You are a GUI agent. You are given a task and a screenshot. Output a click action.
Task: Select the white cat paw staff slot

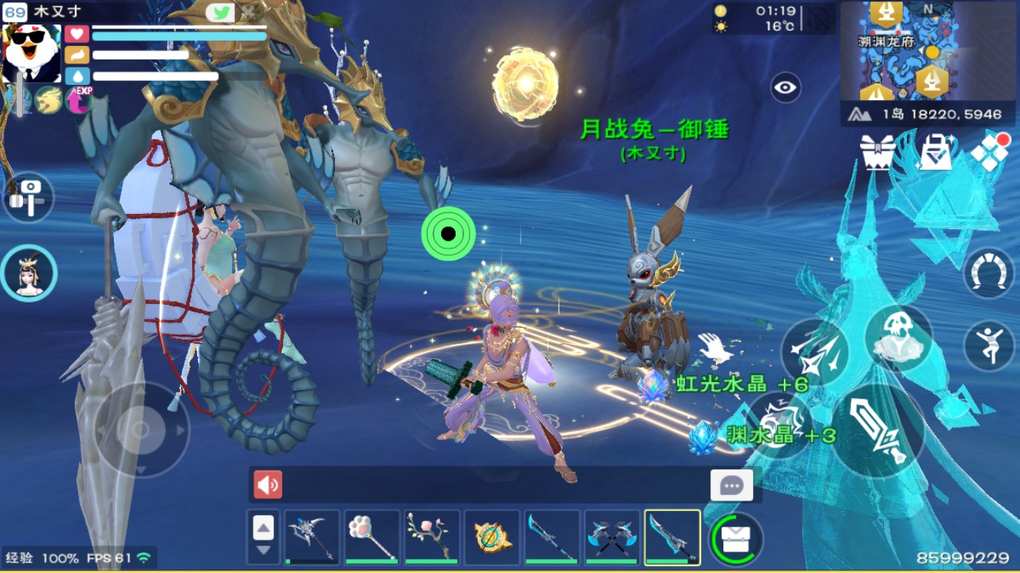click(x=372, y=537)
